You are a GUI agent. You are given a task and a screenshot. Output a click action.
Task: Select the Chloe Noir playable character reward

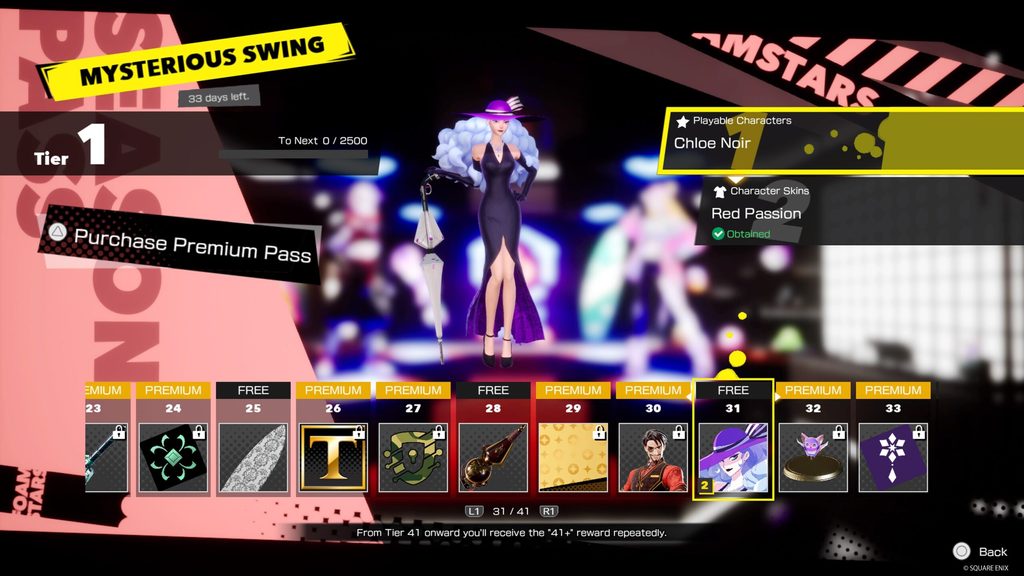(800, 142)
